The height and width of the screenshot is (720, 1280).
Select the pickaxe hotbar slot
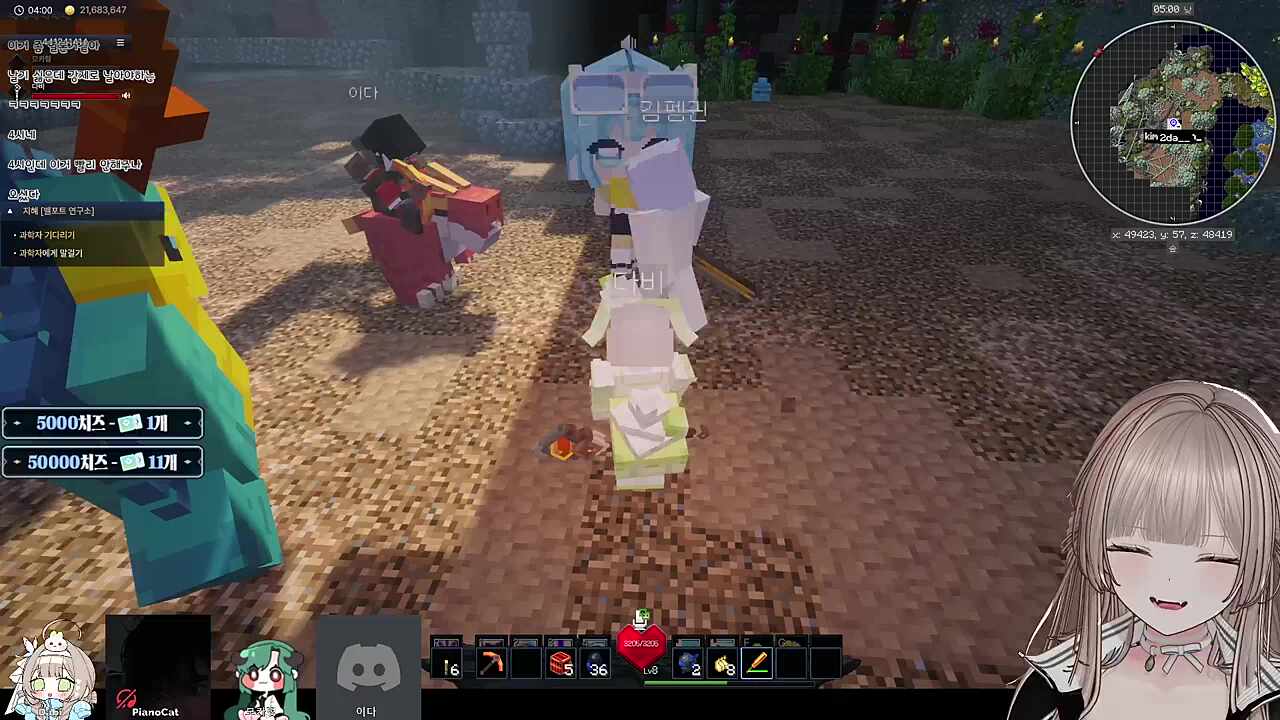pos(491,663)
